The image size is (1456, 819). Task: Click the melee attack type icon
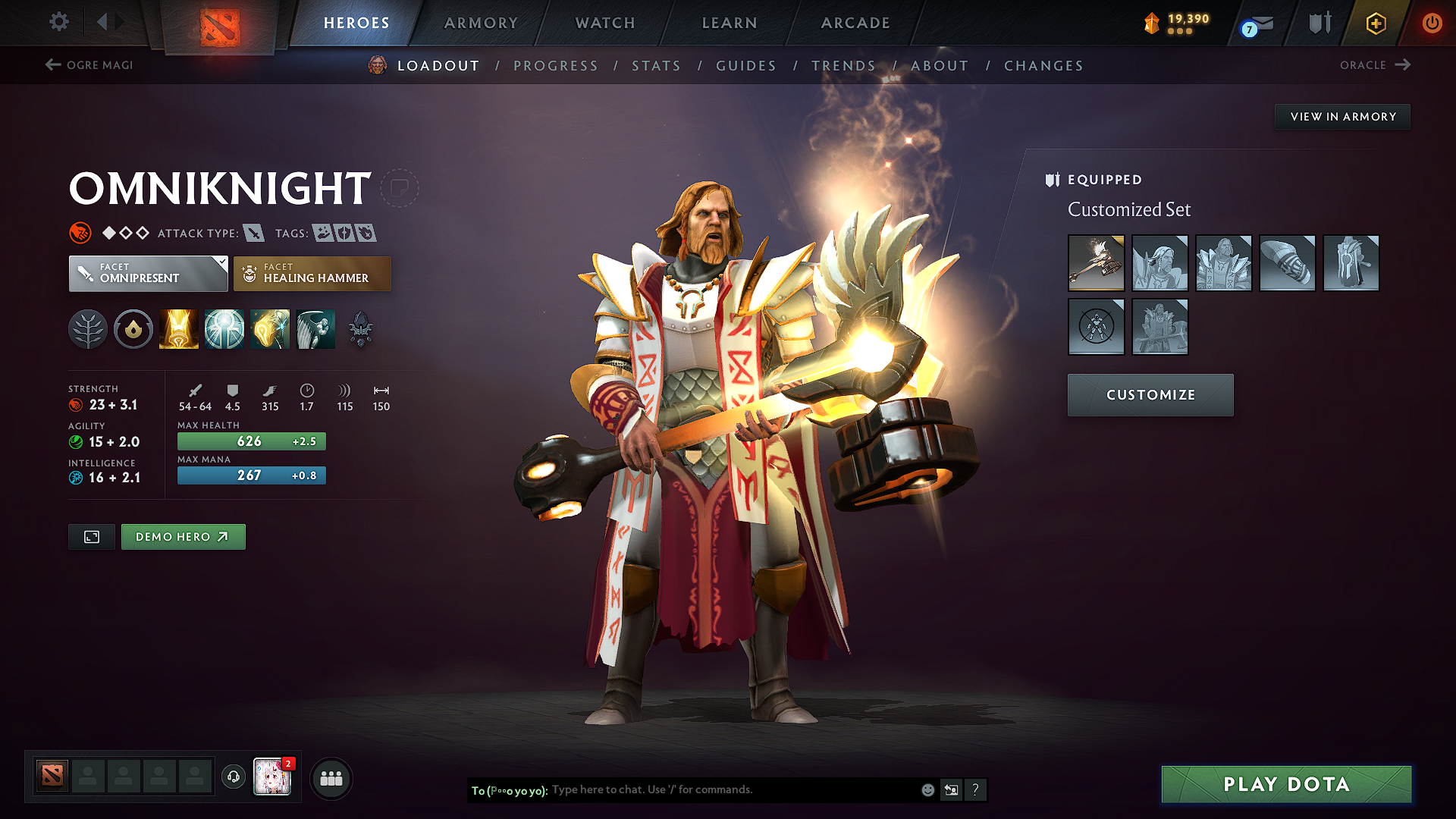pos(253,234)
